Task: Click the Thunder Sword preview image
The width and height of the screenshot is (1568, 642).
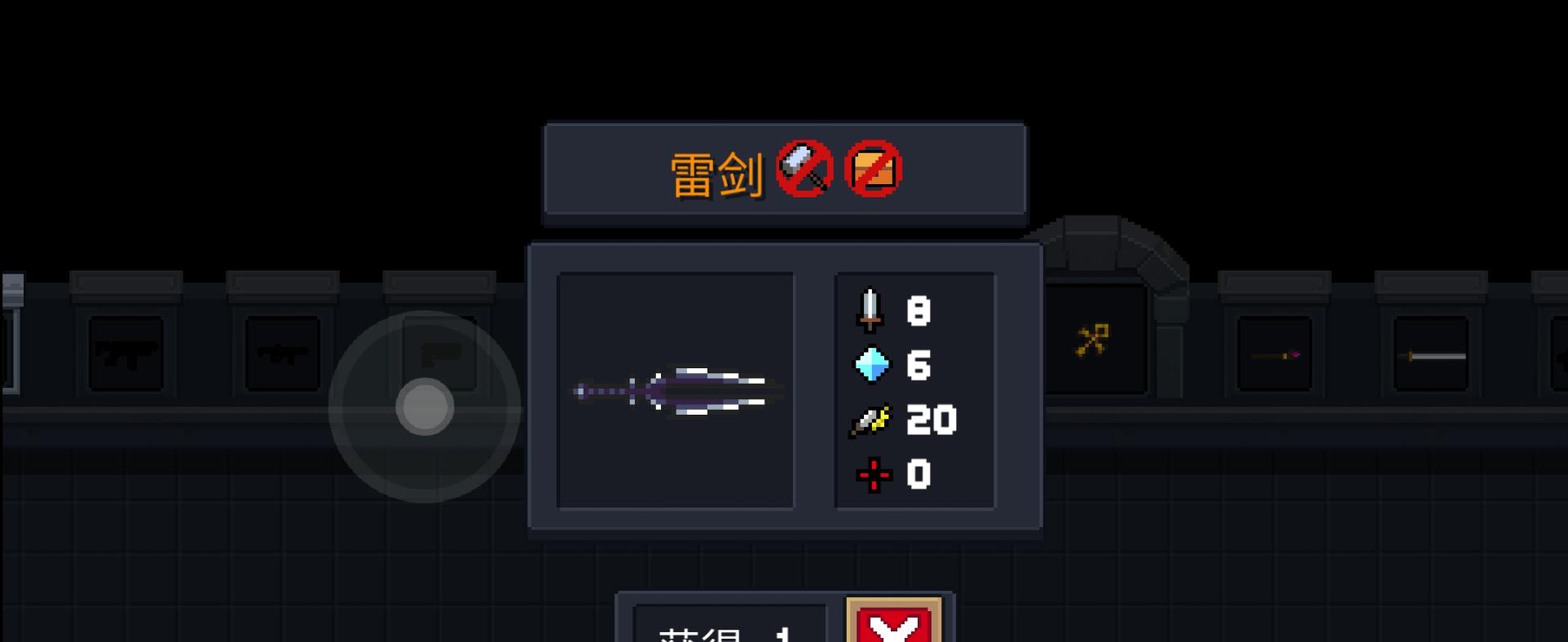Action: pos(675,391)
